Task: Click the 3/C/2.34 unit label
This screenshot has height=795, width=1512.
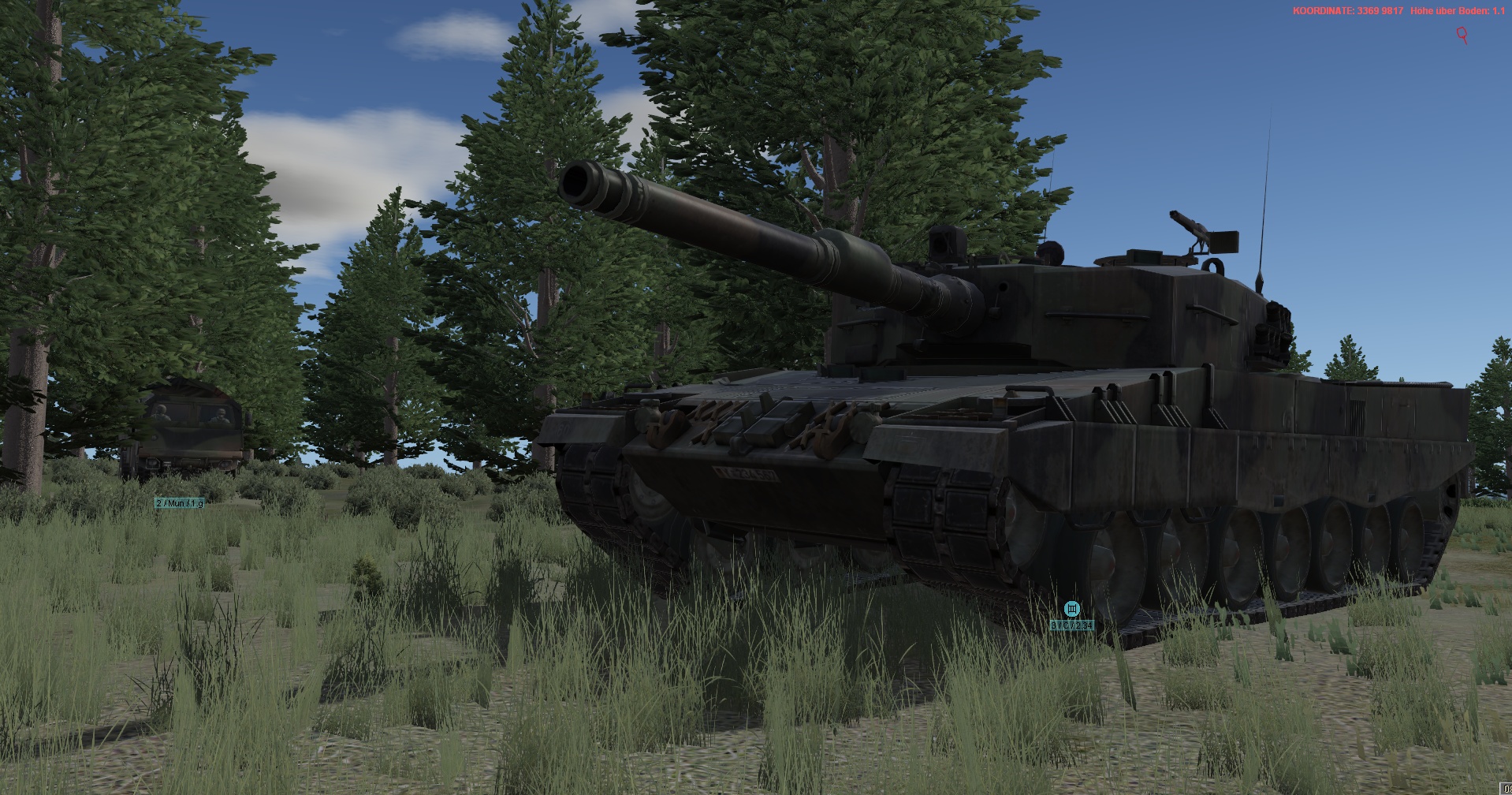Action: coord(1072,625)
